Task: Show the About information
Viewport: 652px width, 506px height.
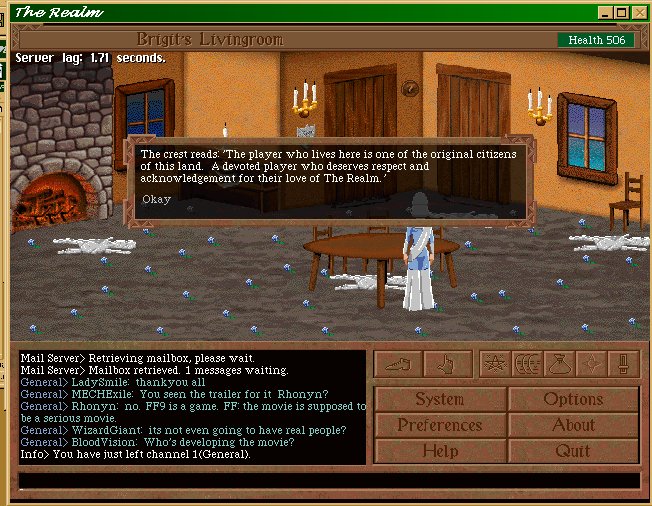Action: [573, 425]
